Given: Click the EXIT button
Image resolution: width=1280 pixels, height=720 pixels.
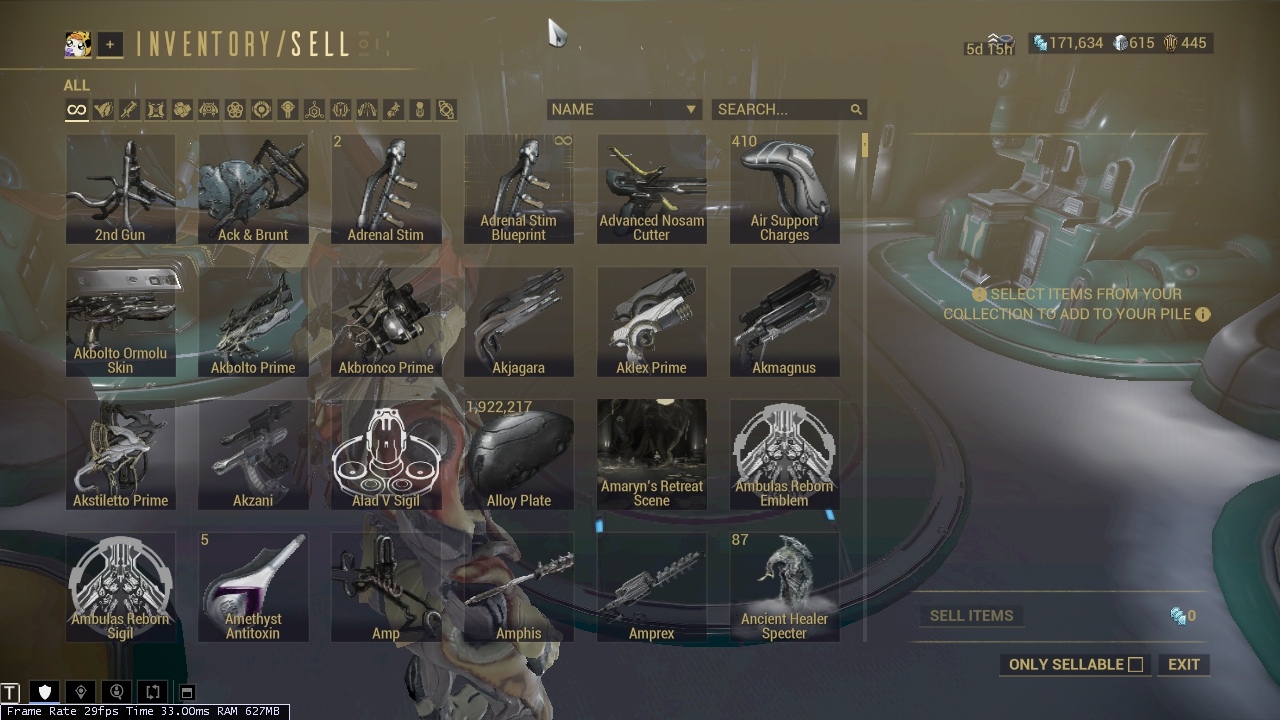Looking at the screenshot, I should 1183,664.
